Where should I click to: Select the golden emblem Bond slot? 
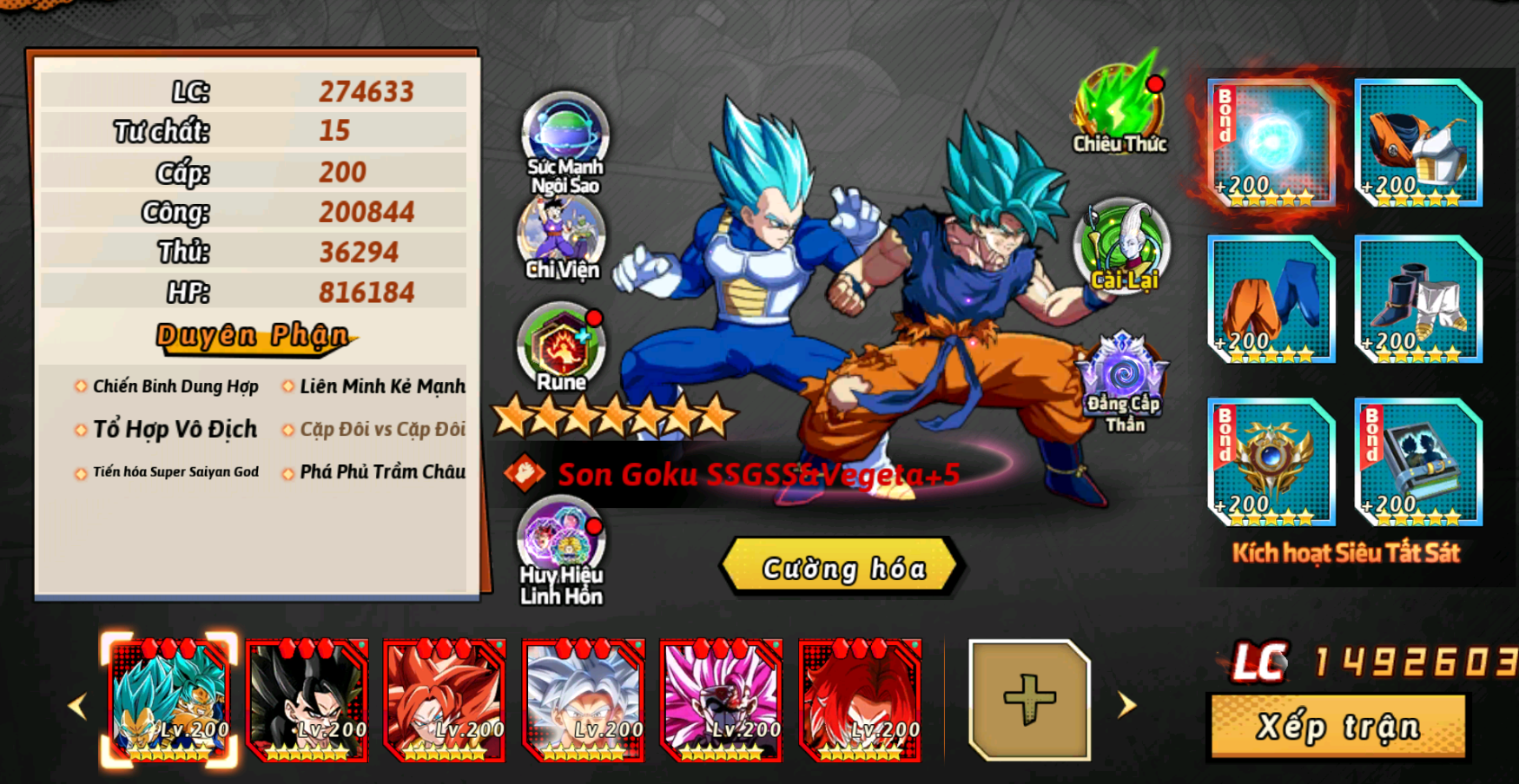coord(1271,462)
